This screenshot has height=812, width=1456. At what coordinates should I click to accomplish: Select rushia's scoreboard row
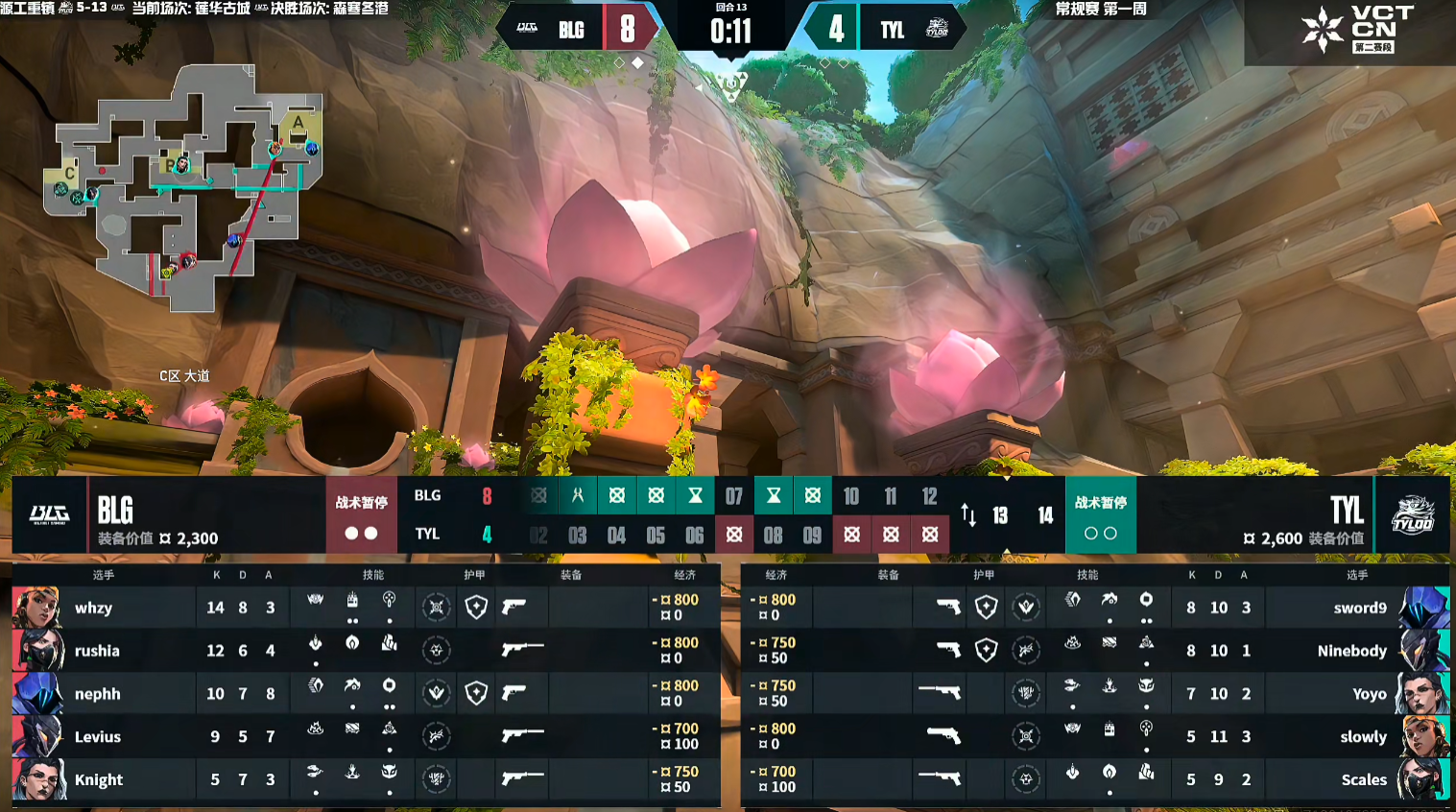click(x=365, y=651)
